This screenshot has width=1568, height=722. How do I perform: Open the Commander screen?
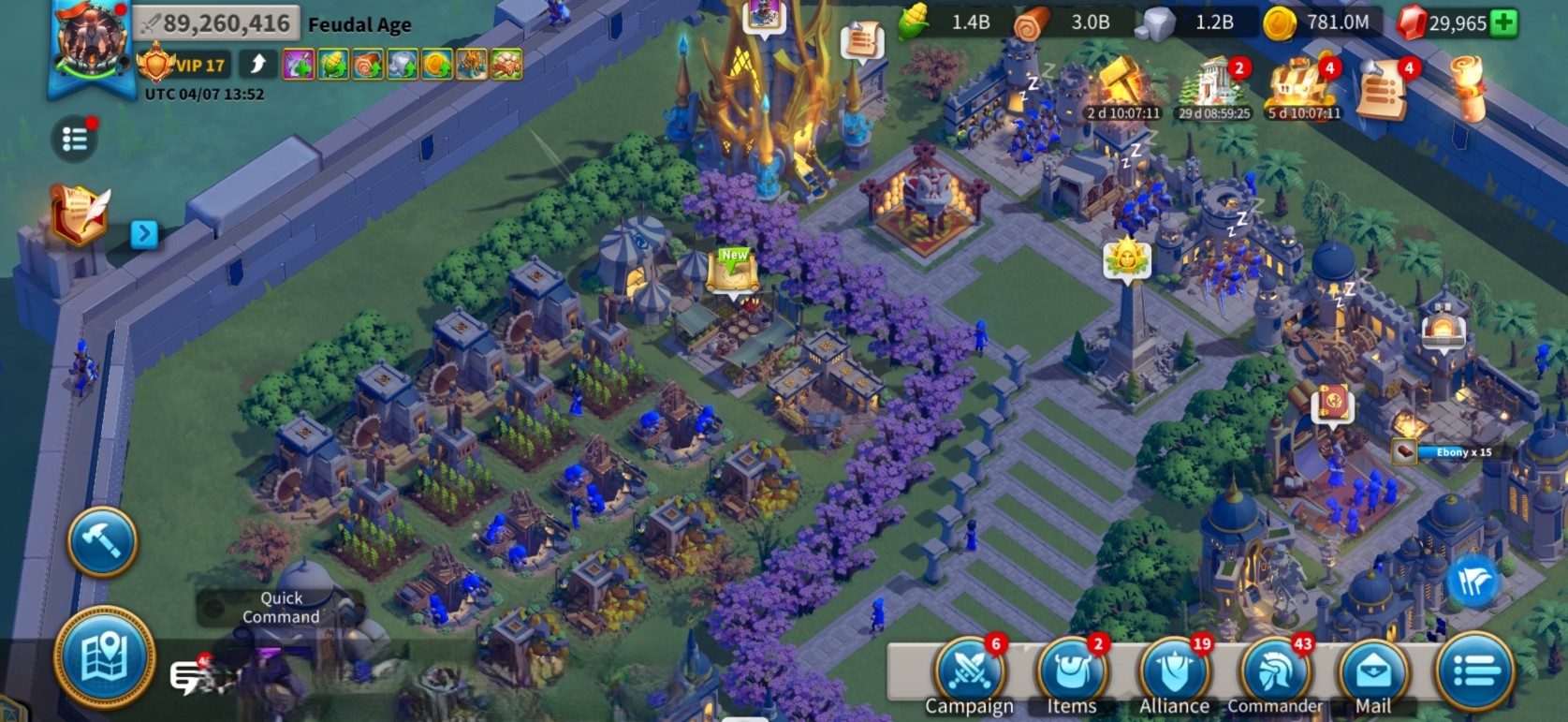(x=1275, y=672)
